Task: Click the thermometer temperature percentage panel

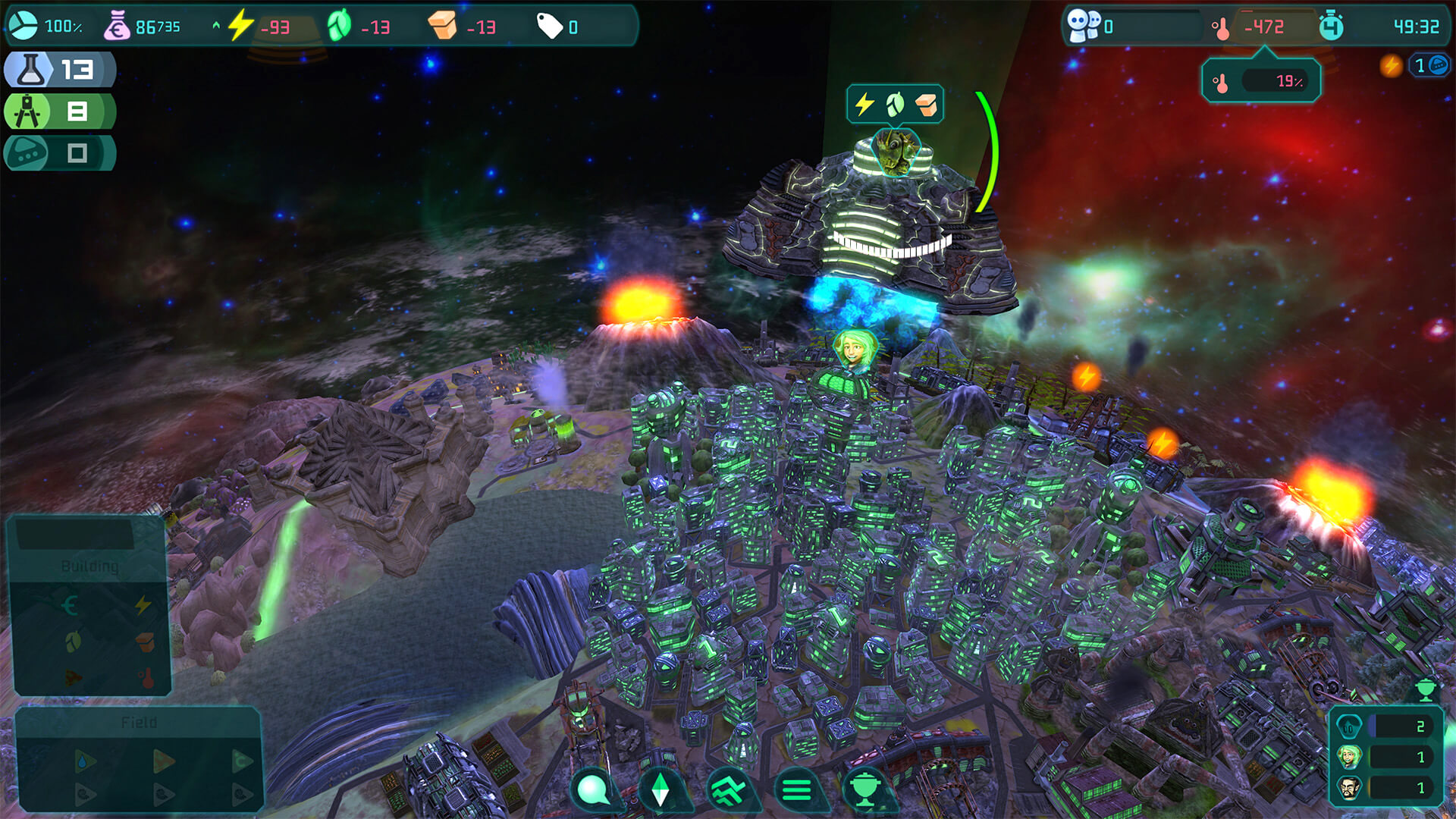Action: coord(1261,81)
